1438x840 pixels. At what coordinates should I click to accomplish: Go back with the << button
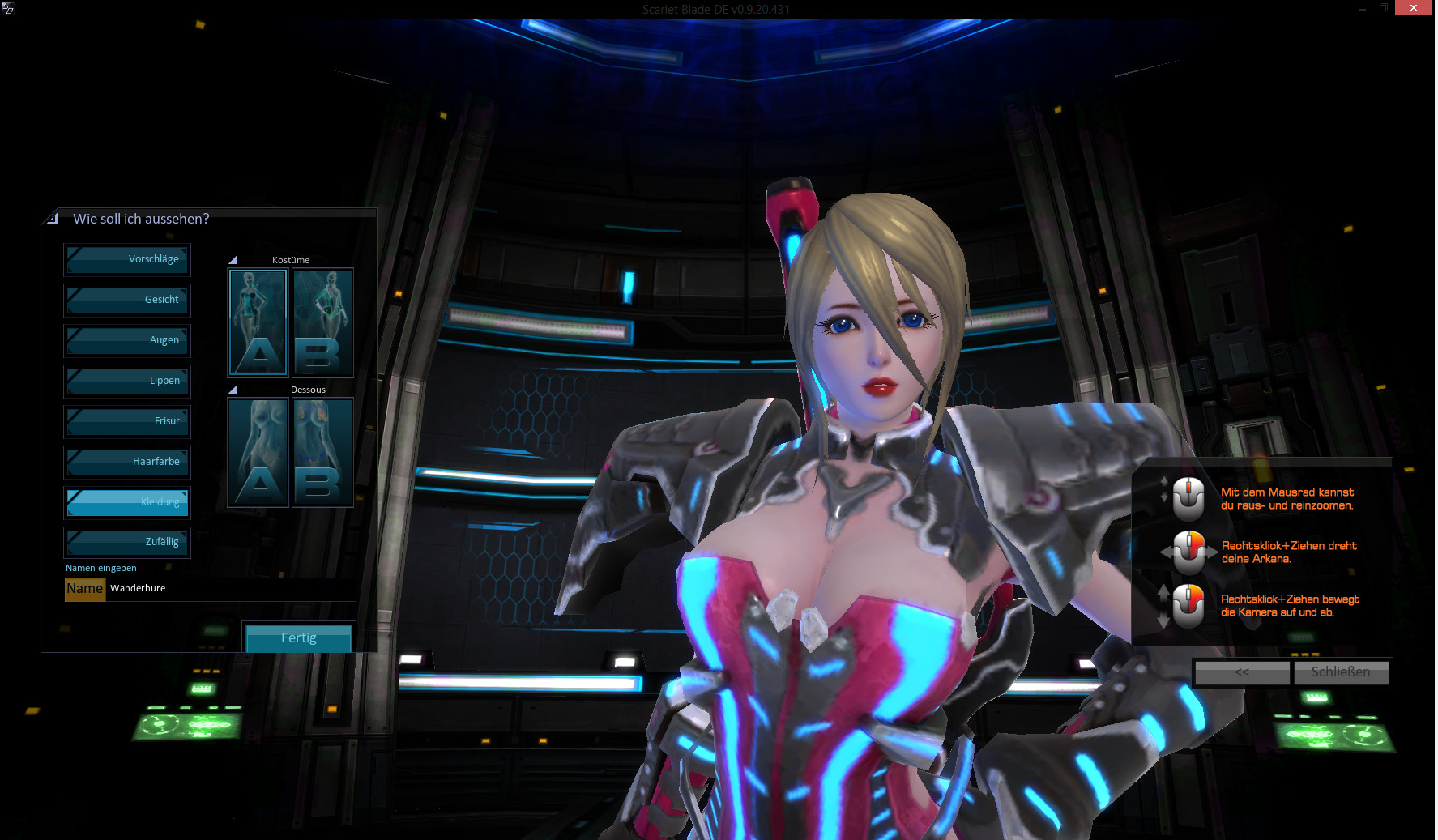coord(1242,672)
